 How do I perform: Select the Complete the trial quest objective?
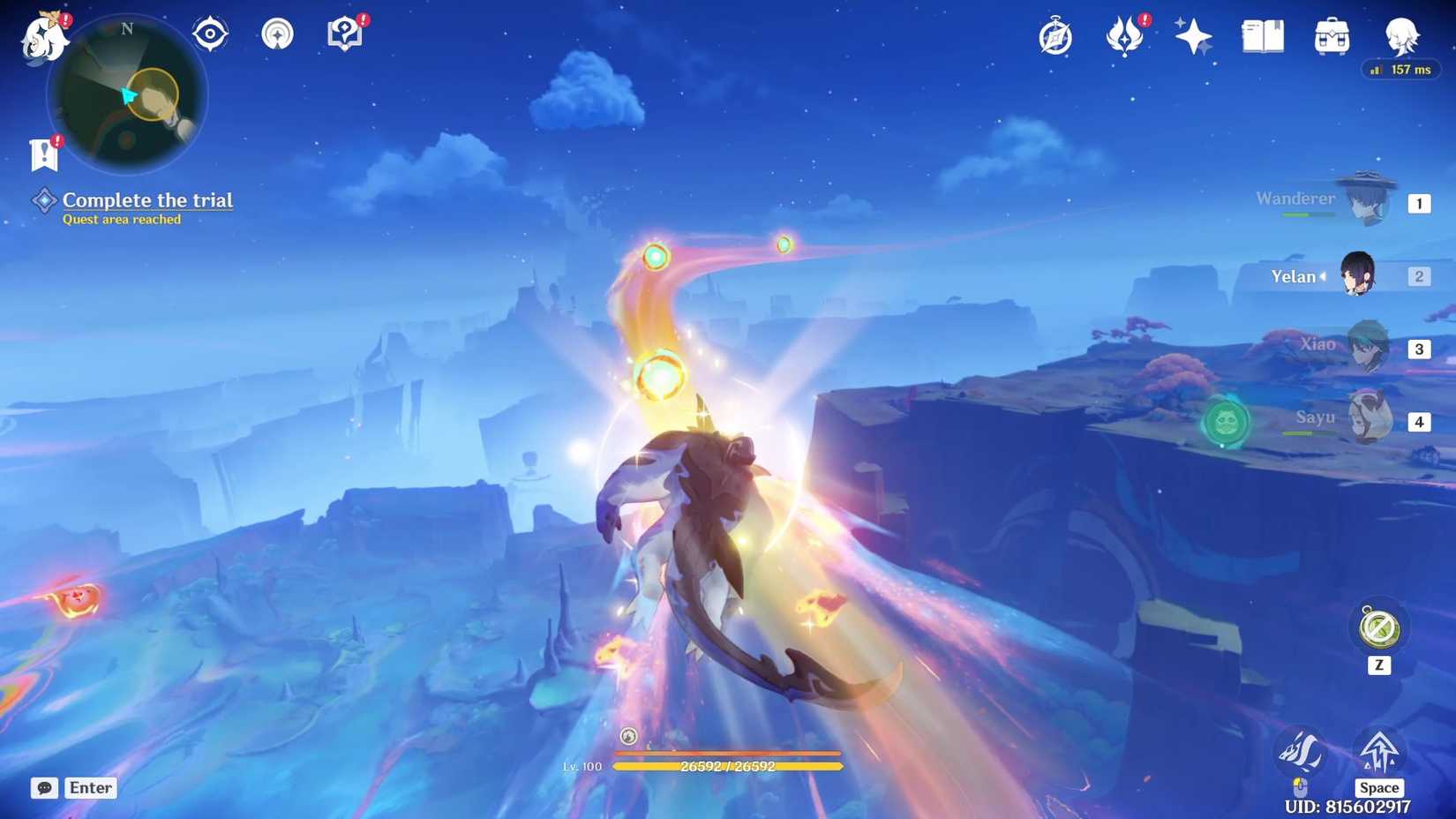point(146,200)
